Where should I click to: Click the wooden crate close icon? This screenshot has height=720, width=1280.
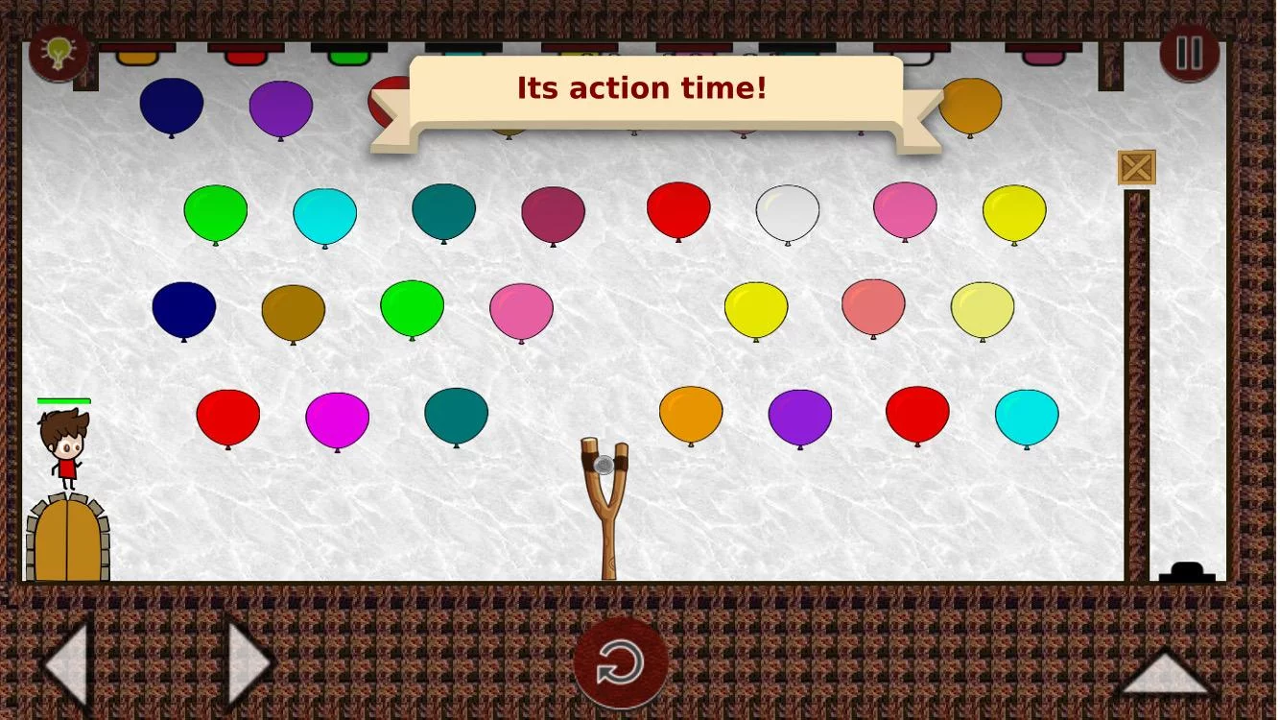pos(1136,167)
